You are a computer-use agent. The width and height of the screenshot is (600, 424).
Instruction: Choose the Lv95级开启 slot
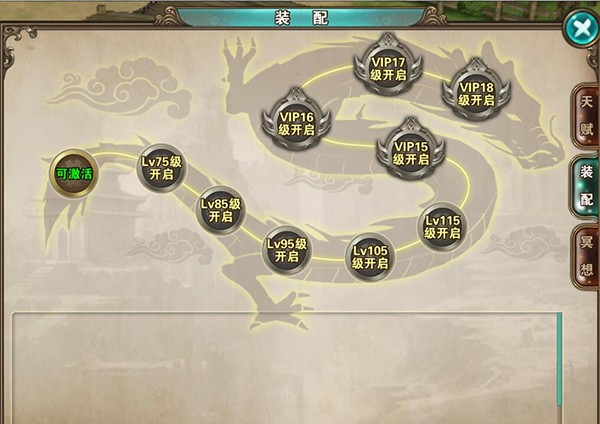tap(287, 249)
